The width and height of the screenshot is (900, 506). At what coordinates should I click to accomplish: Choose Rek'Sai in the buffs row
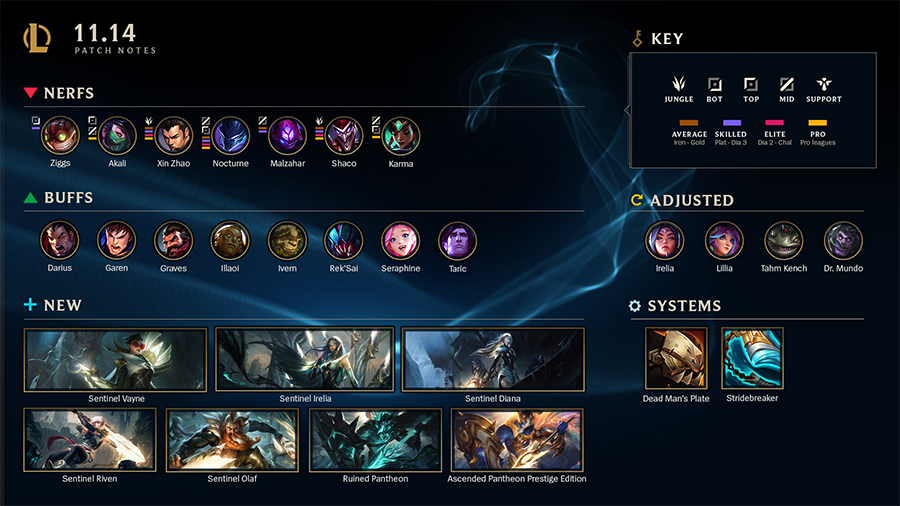point(343,241)
